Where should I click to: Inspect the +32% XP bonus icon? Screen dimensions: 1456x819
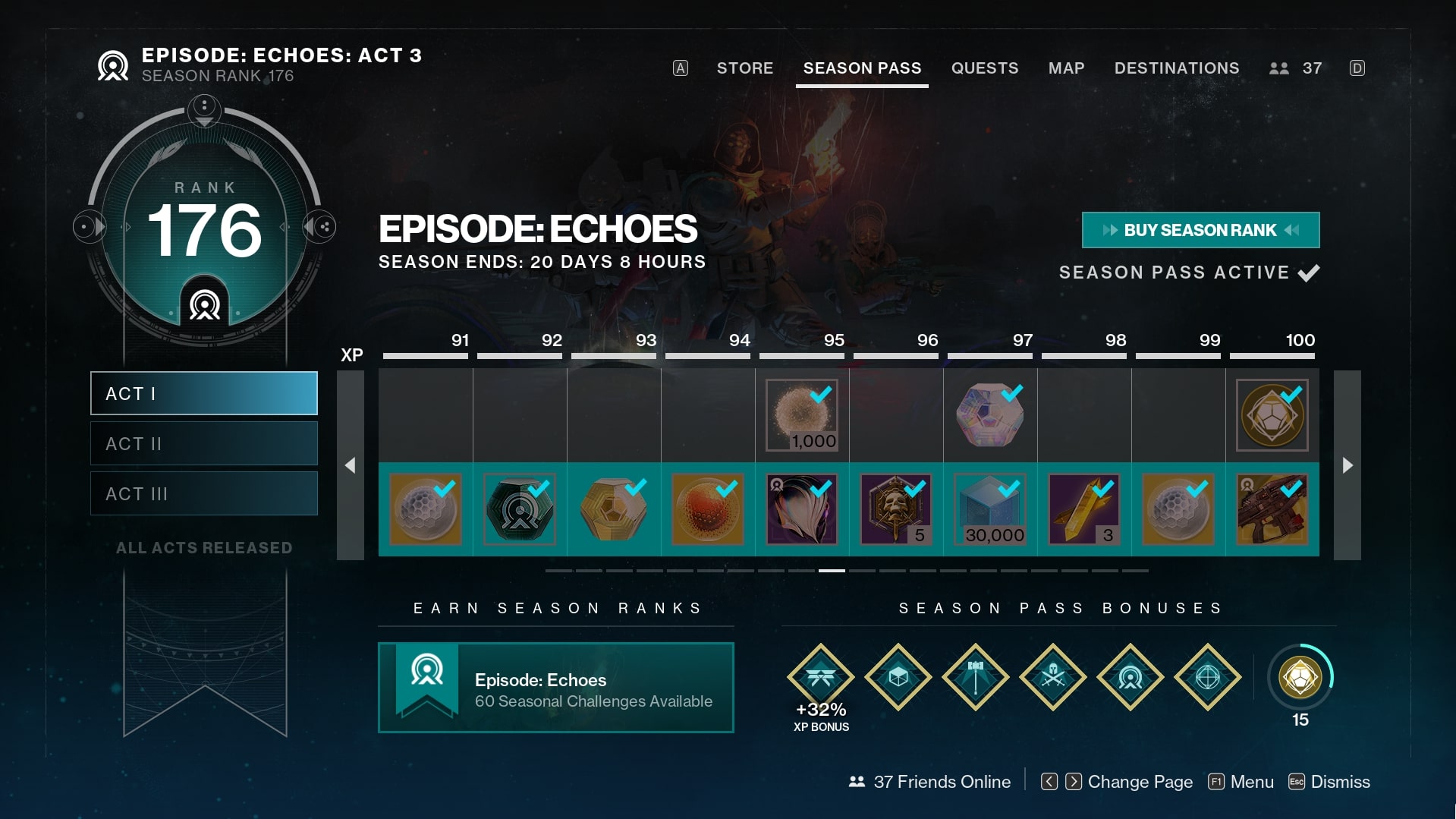(x=820, y=677)
